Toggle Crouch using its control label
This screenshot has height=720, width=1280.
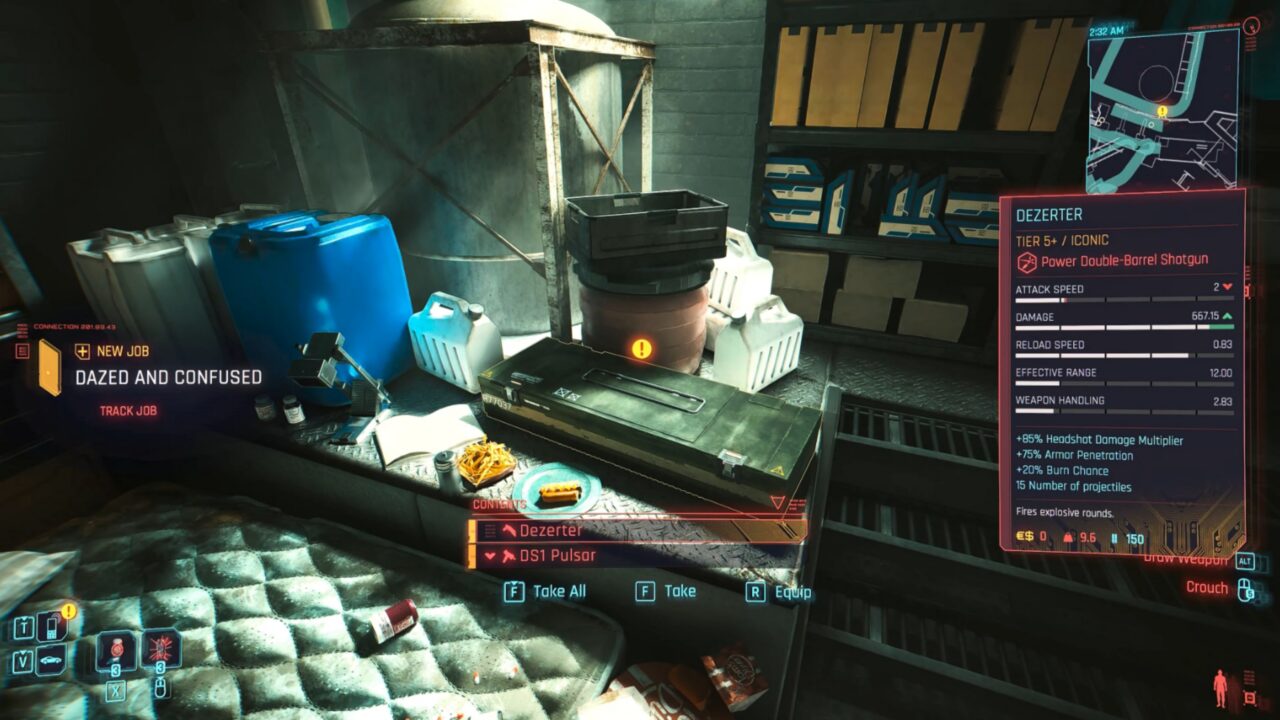coord(1207,586)
